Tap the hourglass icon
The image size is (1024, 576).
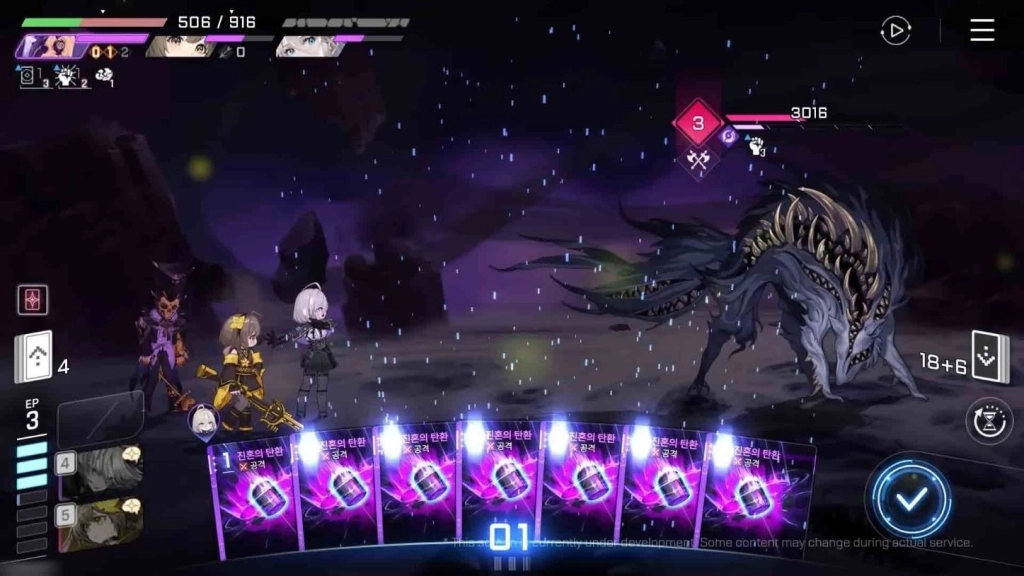(989, 420)
